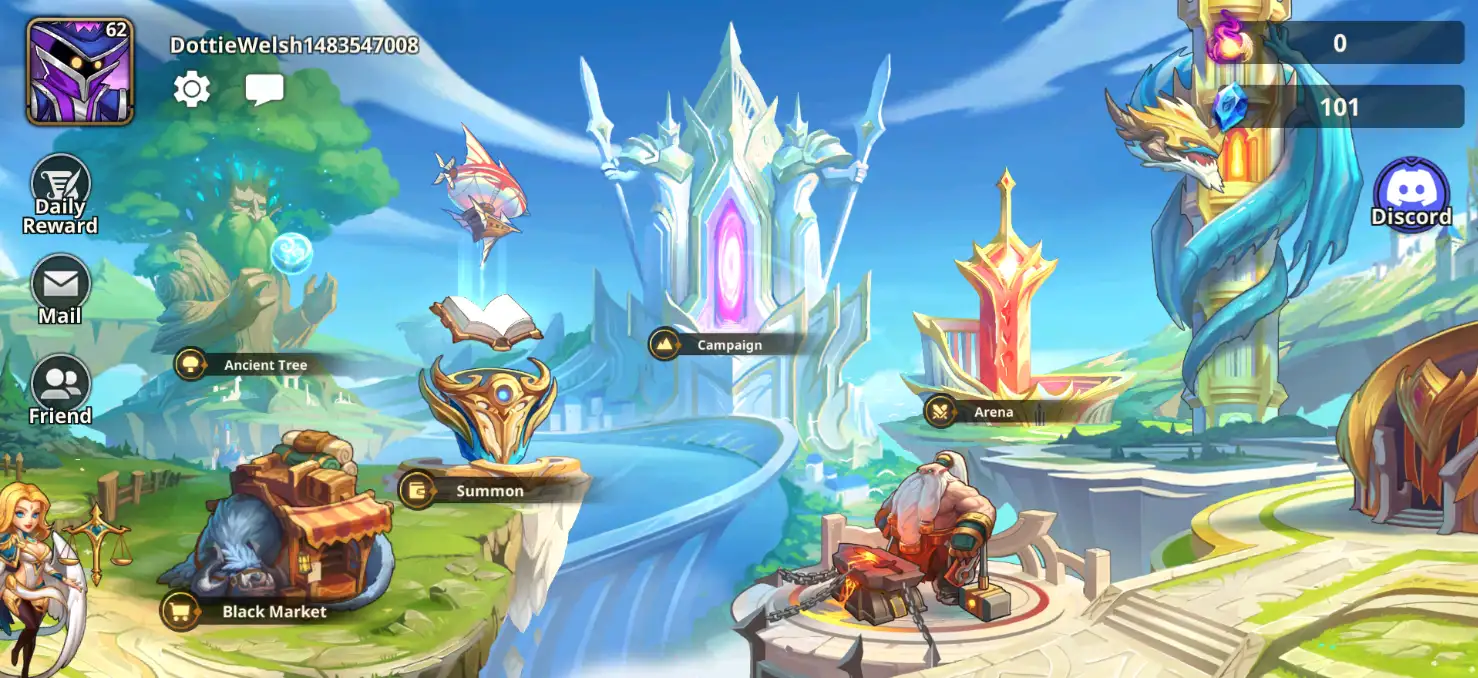Open the Summon altar
Viewport: 1478px width, 678px height.
tap(477, 491)
